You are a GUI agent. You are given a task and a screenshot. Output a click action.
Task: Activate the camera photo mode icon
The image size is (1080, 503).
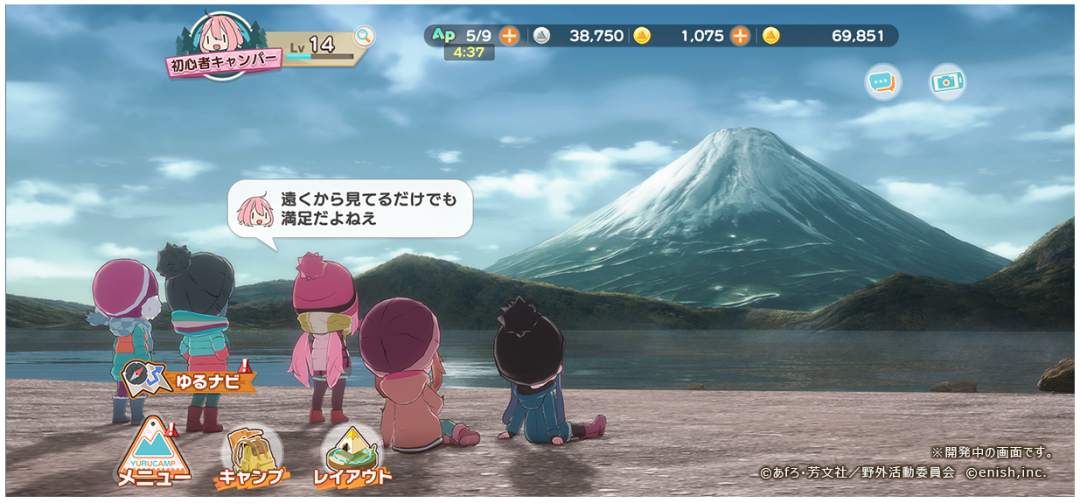tap(946, 82)
